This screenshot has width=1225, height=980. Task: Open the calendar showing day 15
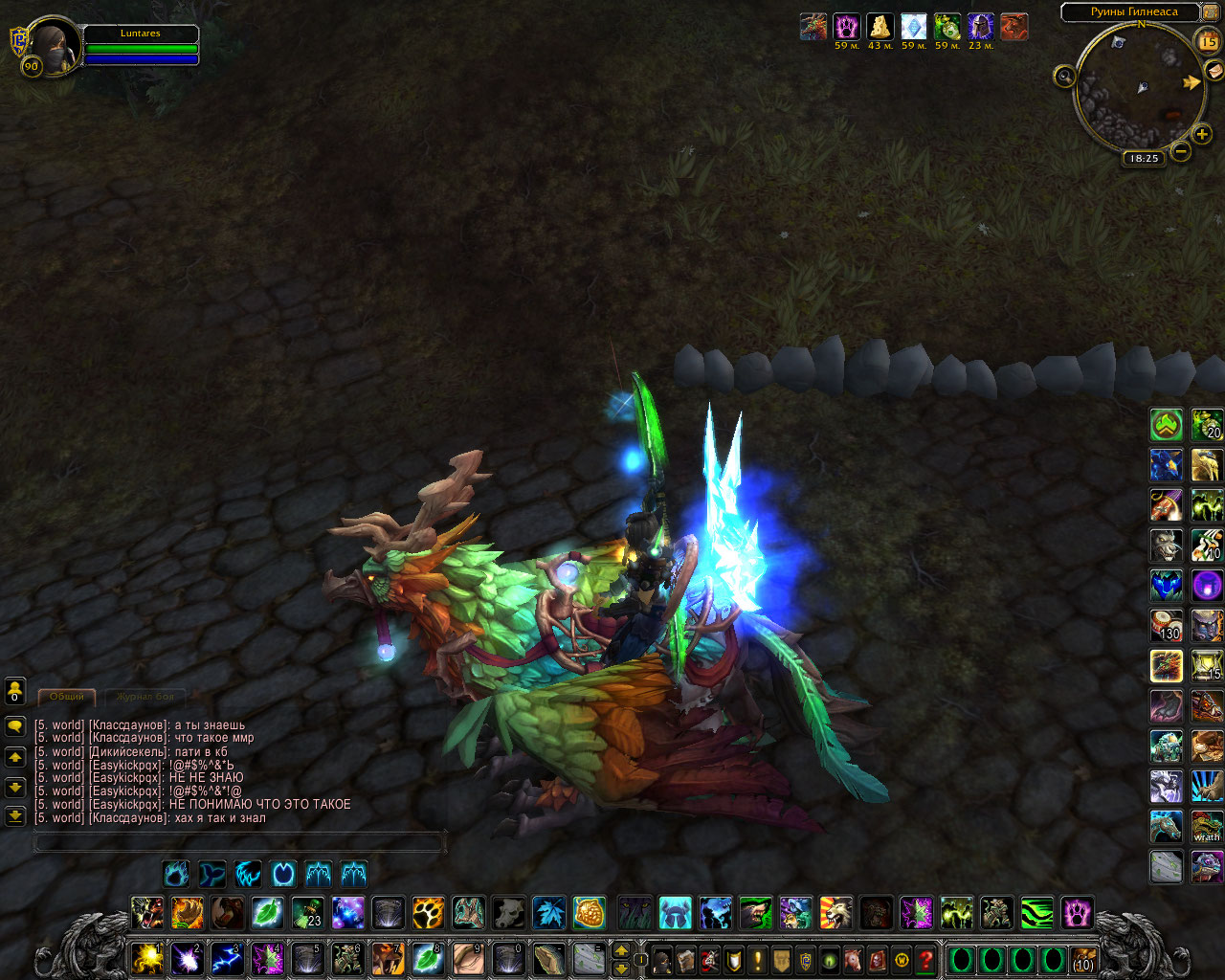[1208, 41]
